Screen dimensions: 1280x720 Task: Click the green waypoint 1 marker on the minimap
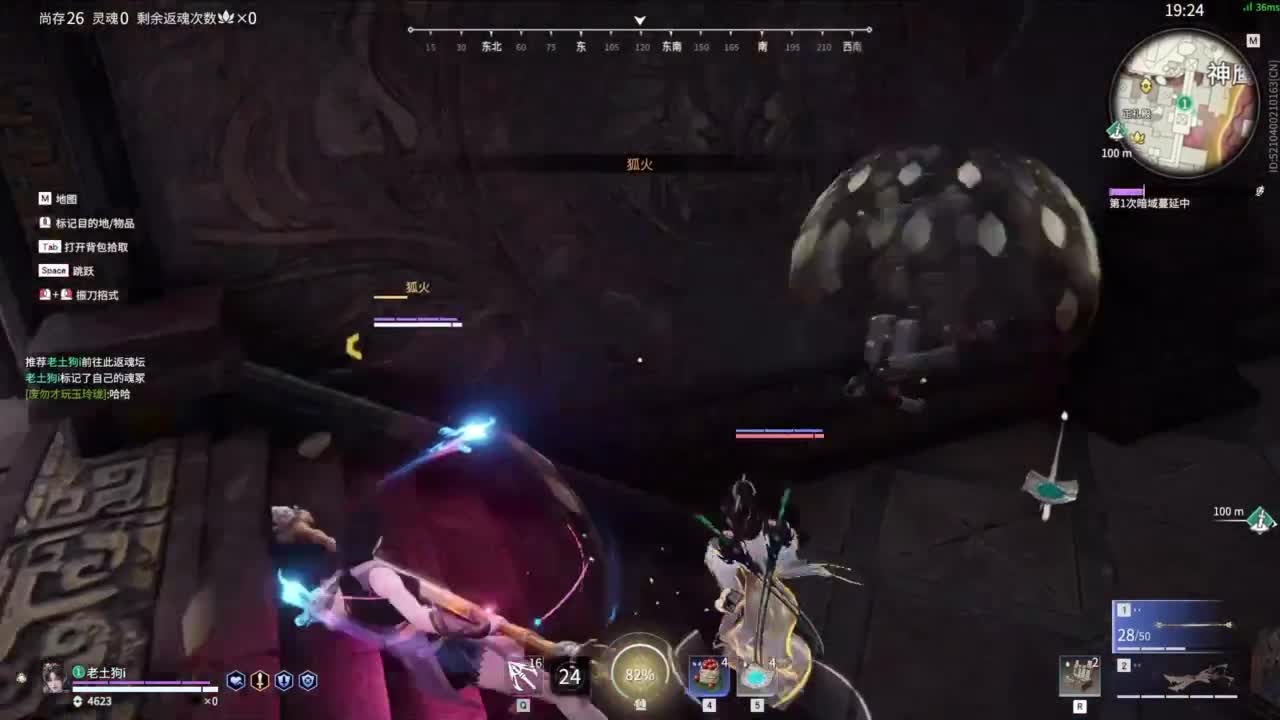click(1184, 104)
